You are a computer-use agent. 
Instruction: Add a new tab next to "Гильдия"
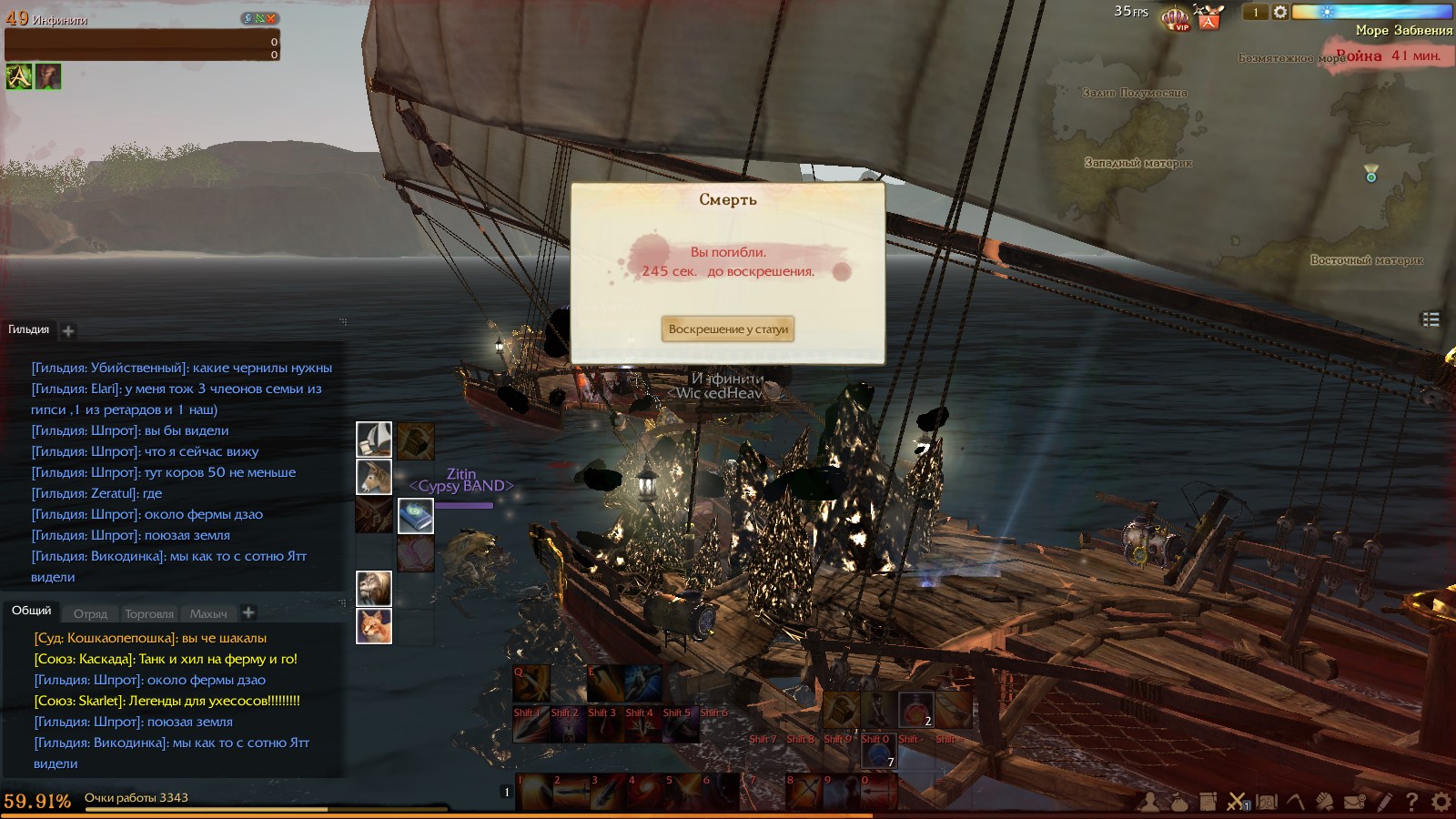(x=68, y=331)
